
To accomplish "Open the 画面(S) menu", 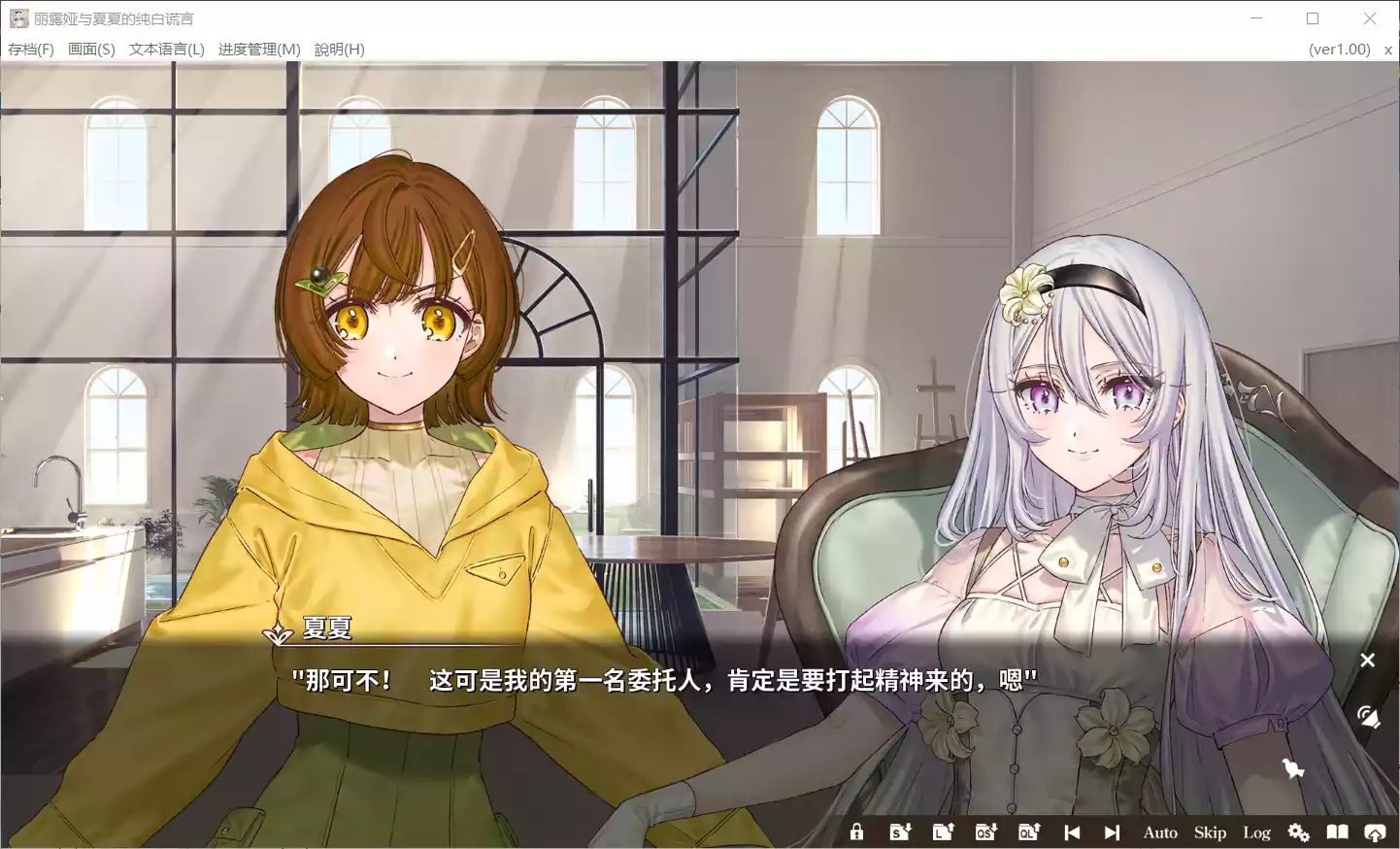I will [x=90, y=49].
